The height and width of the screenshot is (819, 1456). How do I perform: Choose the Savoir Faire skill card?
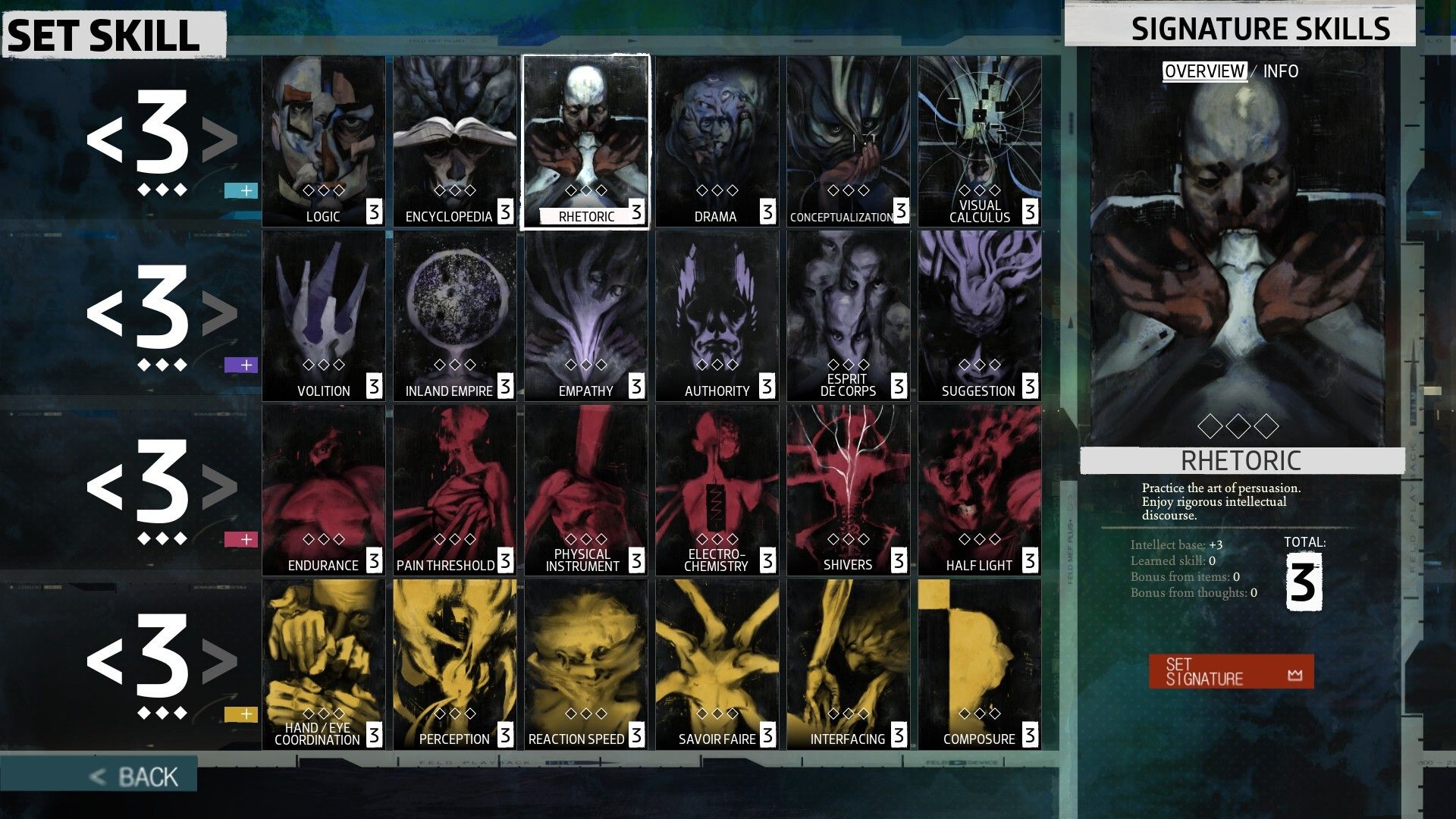click(717, 664)
